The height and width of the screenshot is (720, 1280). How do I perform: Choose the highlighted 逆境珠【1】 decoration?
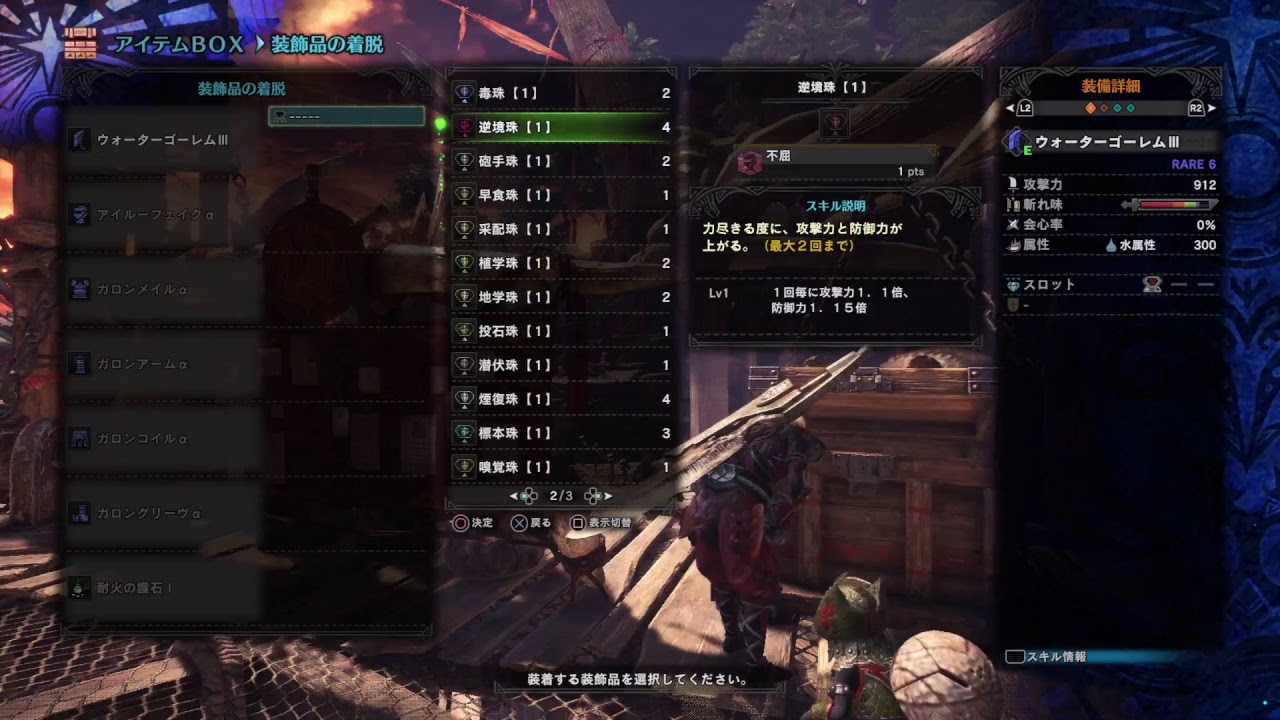pos(560,127)
